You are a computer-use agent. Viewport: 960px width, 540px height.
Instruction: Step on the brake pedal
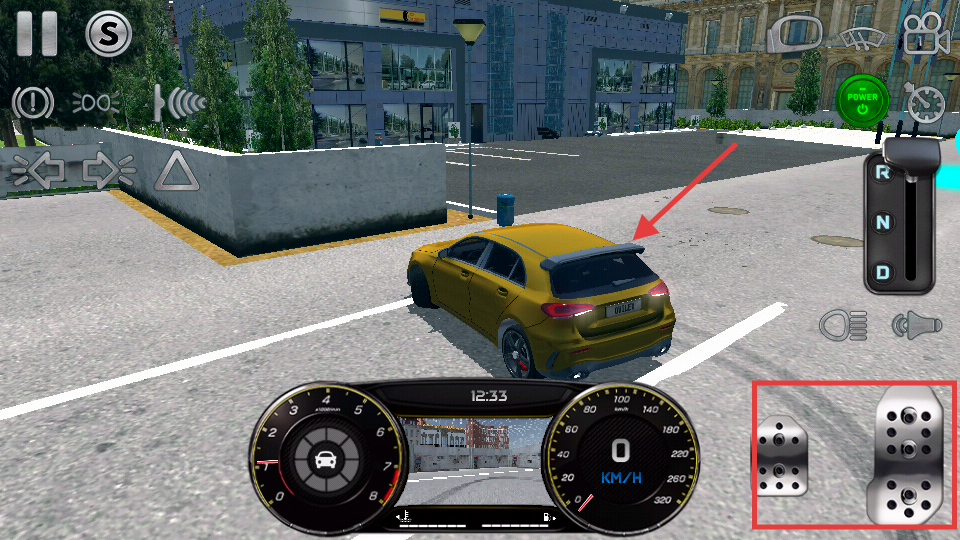click(781, 457)
